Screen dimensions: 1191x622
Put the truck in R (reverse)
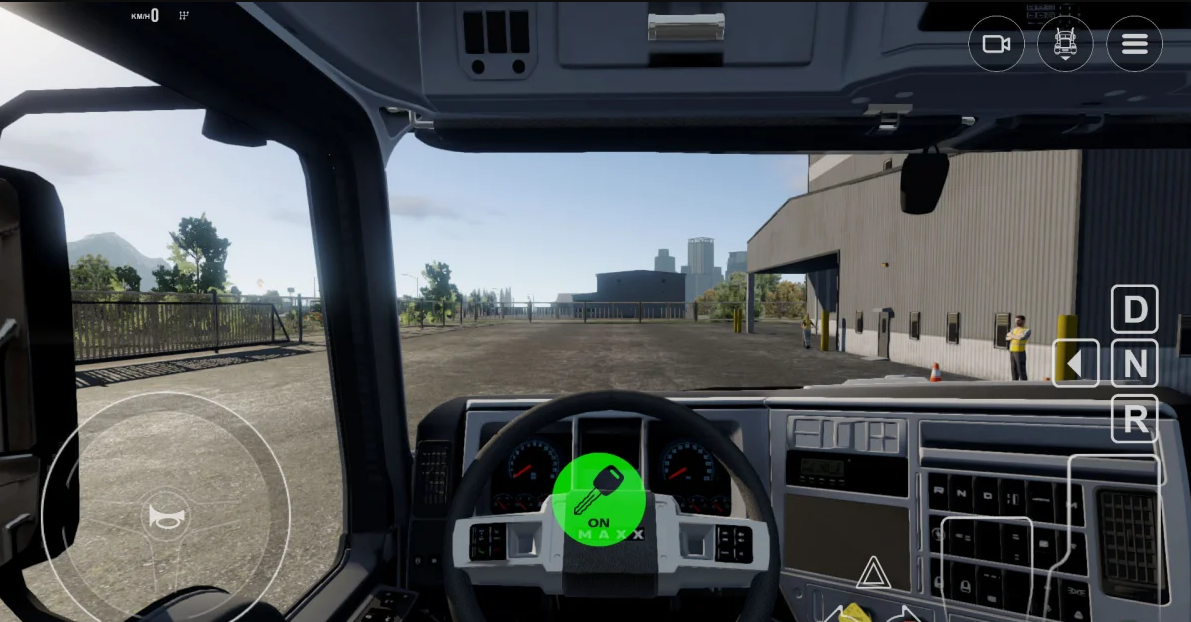[1135, 419]
